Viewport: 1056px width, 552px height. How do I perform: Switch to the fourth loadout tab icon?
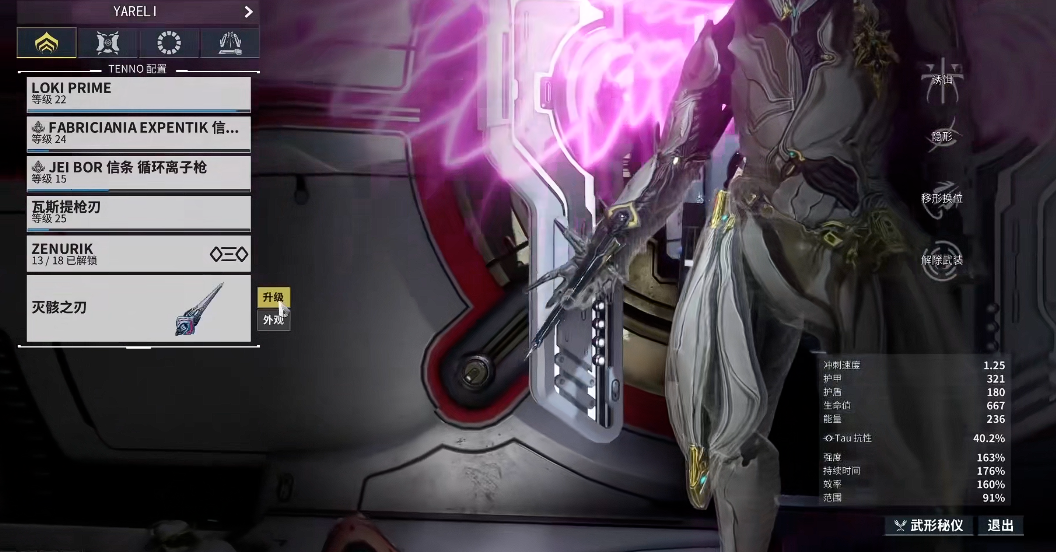click(x=230, y=43)
